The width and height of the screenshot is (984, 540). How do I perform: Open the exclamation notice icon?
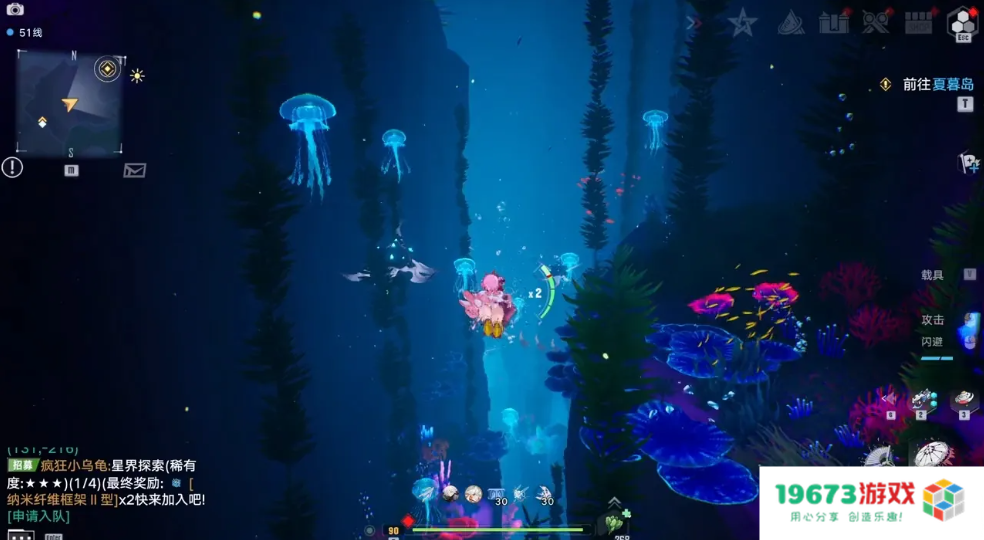(12, 167)
